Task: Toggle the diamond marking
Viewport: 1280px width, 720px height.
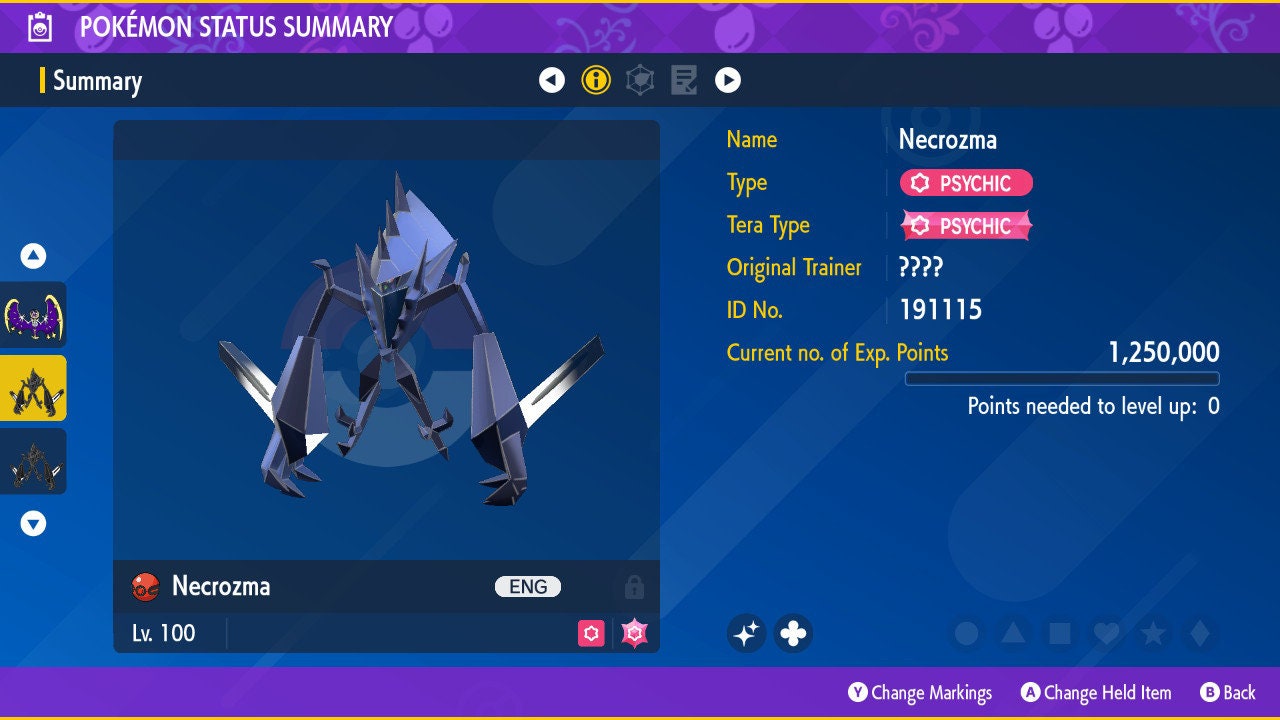Action: tap(1199, 633)
